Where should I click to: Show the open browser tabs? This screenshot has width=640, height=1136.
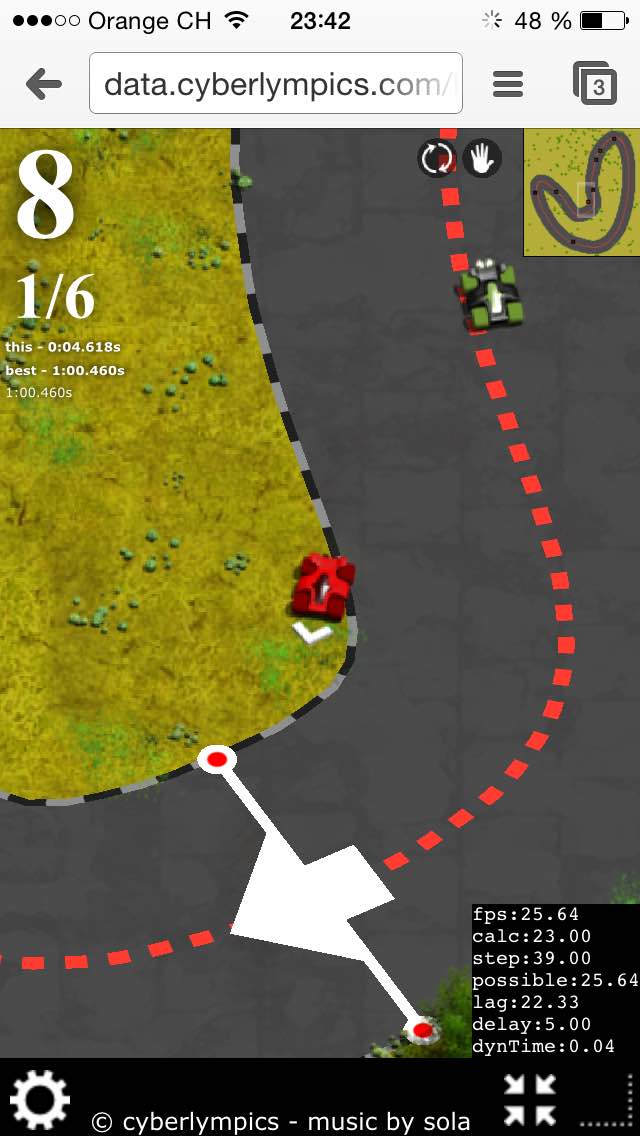click(x=595, y=85)
